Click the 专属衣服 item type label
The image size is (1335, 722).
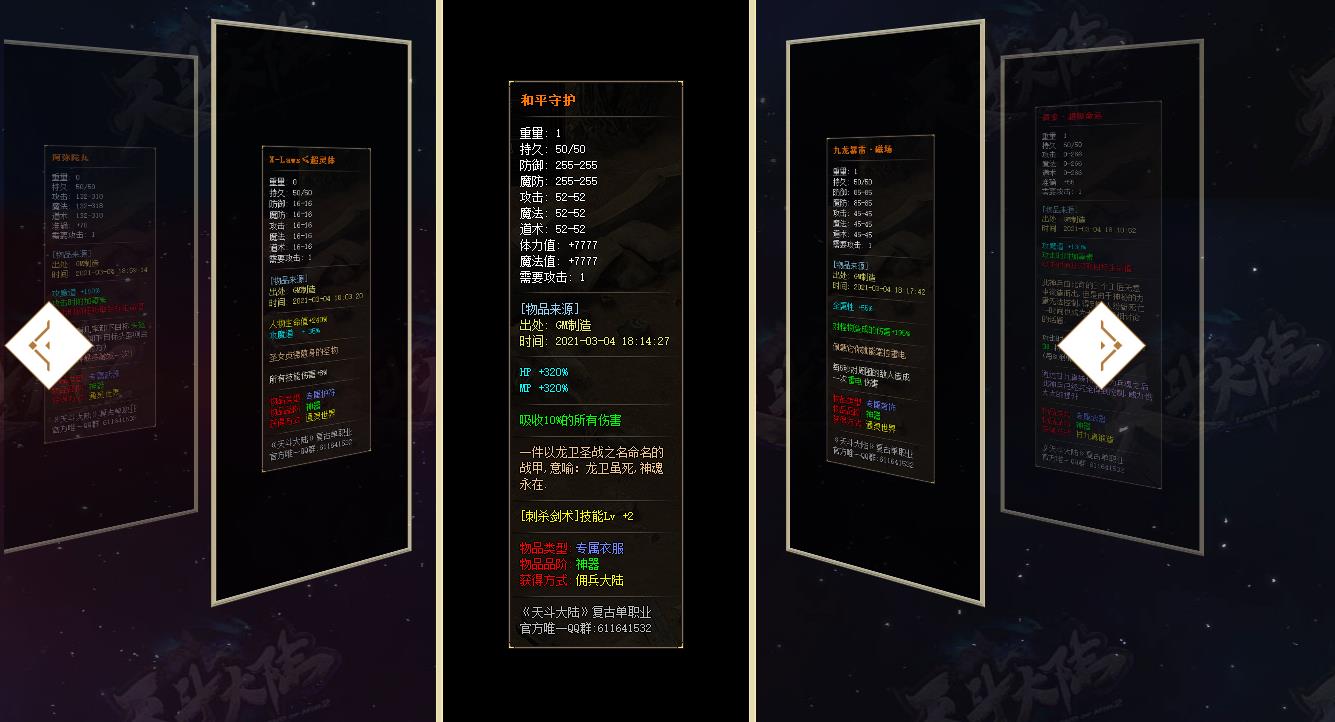600,548
